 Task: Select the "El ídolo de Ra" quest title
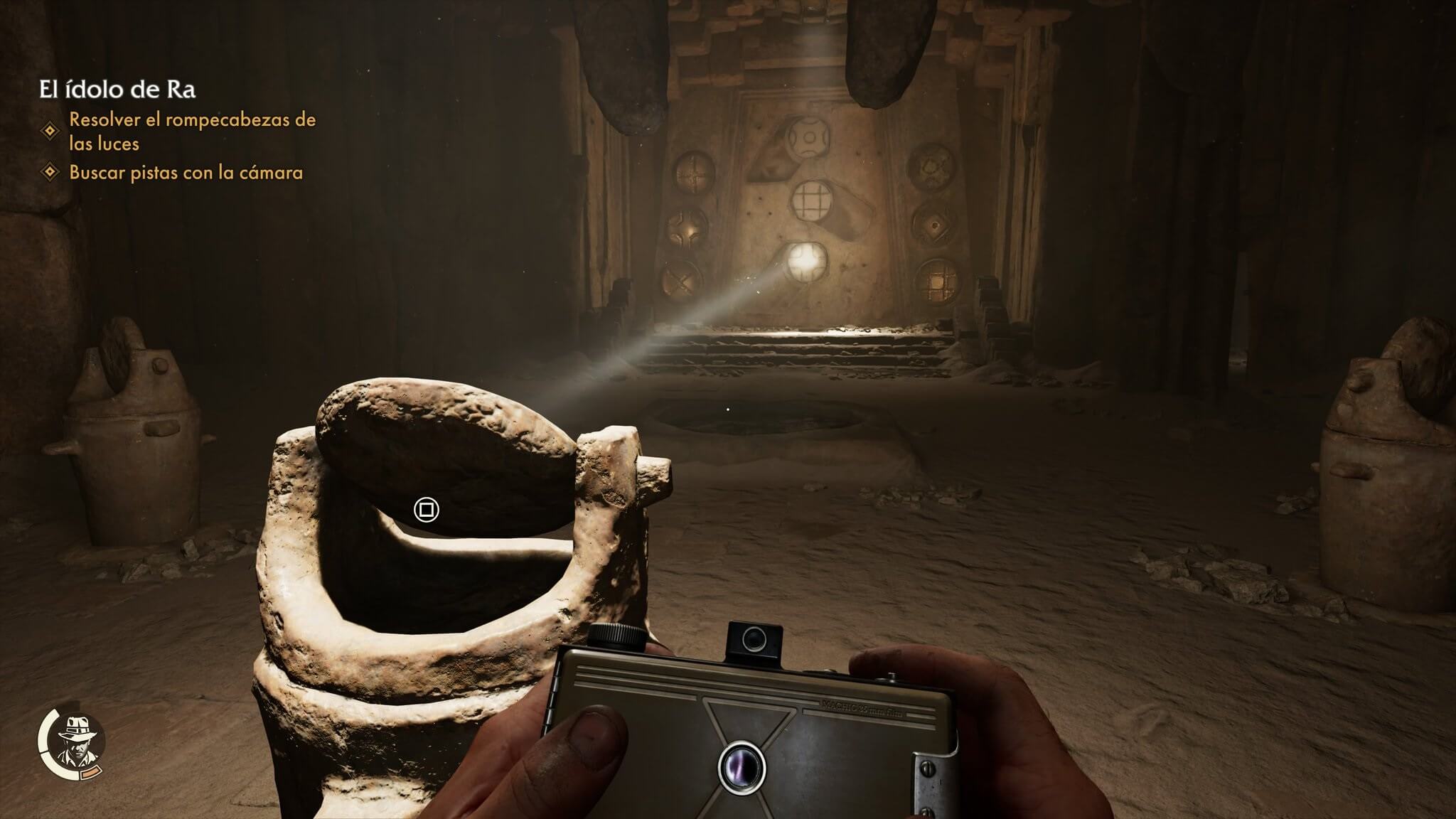[117, 90]
